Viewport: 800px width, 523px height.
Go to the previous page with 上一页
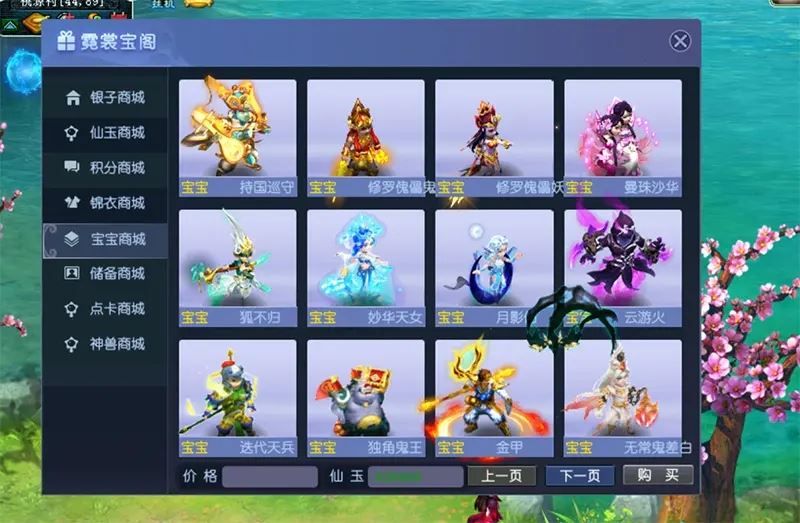point(502,476)
